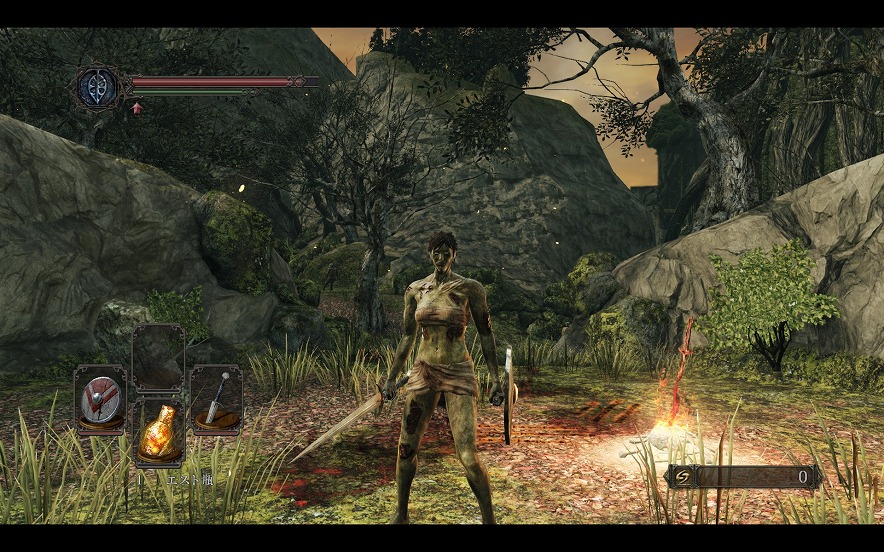This screenshot has width=884, height=552.
Task: Use the glowing Estus Flask slot
Action: click(158, 432)
